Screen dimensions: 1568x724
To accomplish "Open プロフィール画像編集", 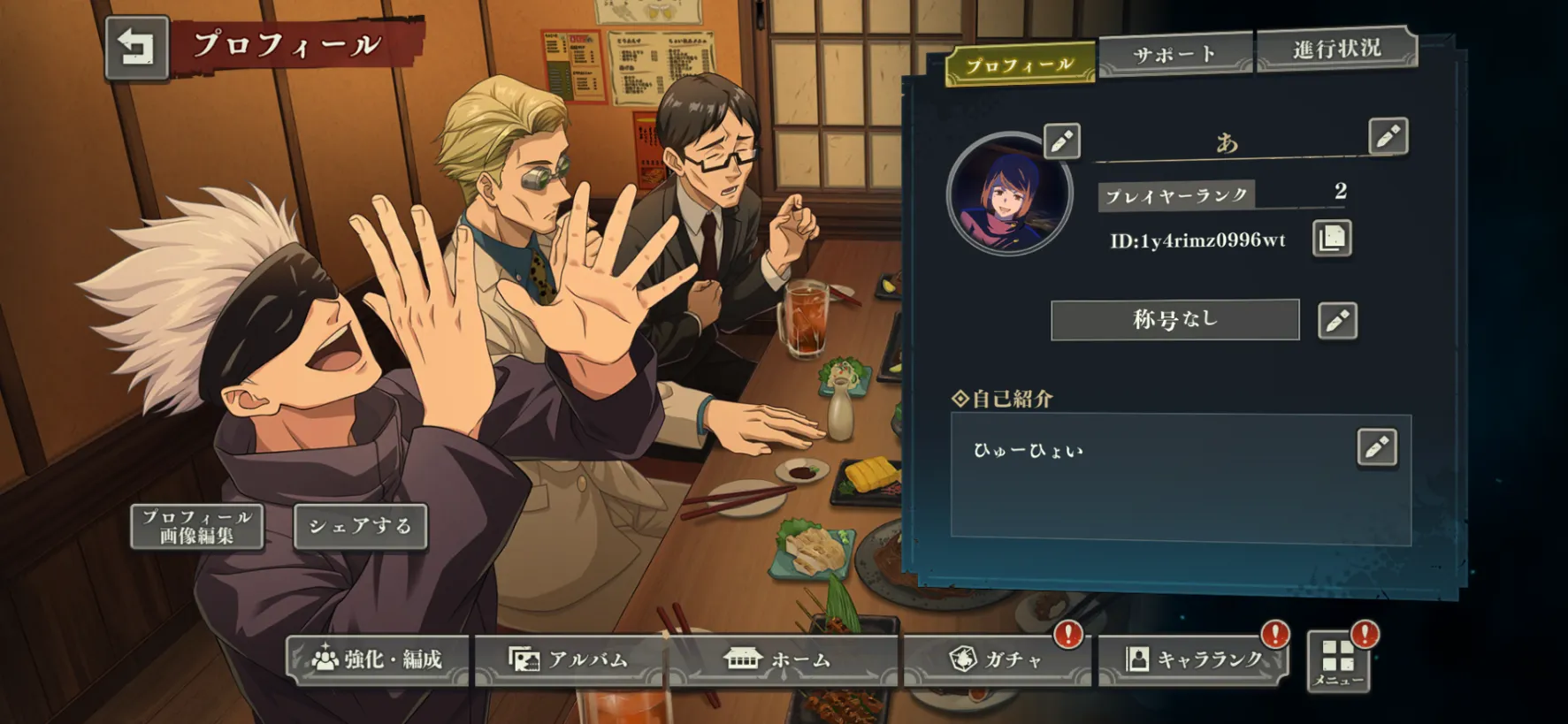I will [x=196, y=526].
